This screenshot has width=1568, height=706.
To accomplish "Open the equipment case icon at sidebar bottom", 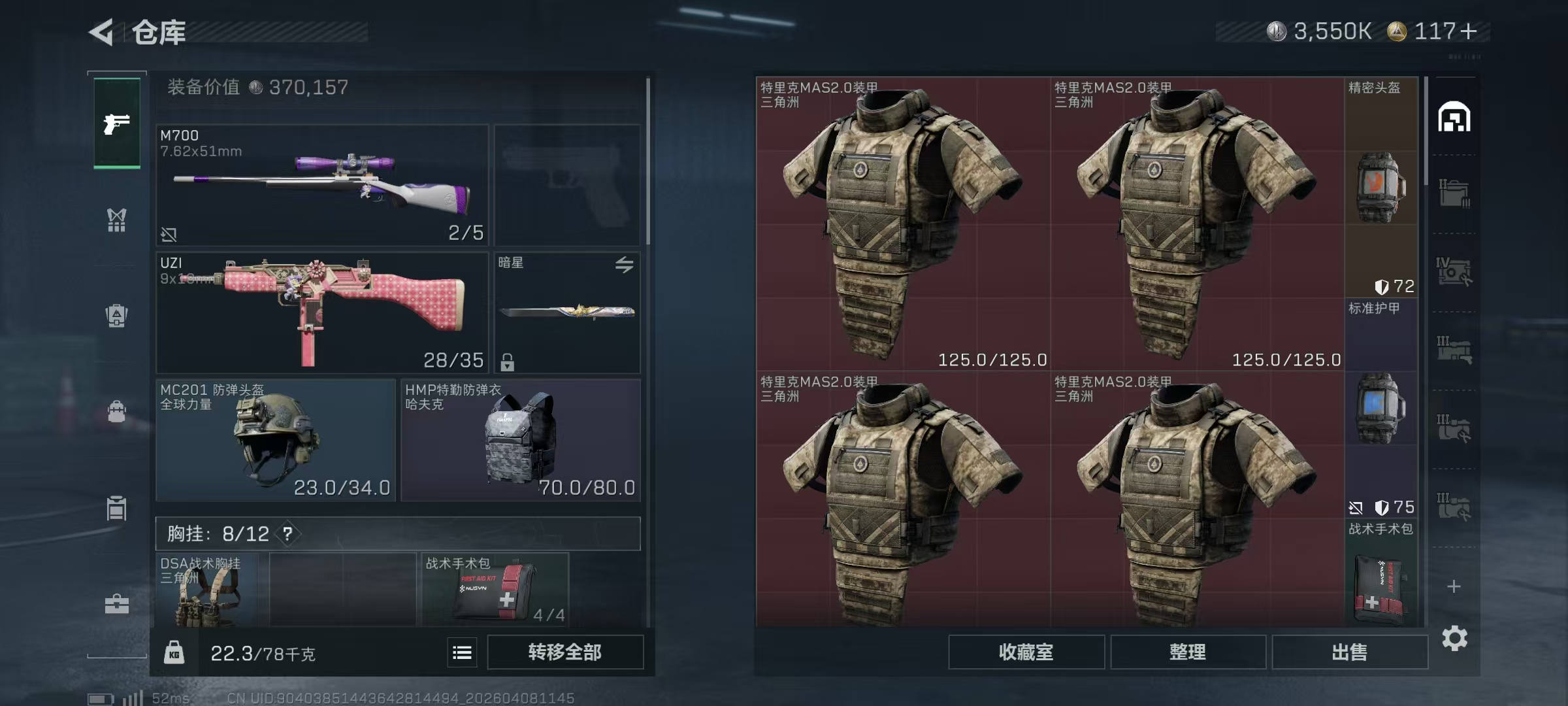I will tap(116, 604).
